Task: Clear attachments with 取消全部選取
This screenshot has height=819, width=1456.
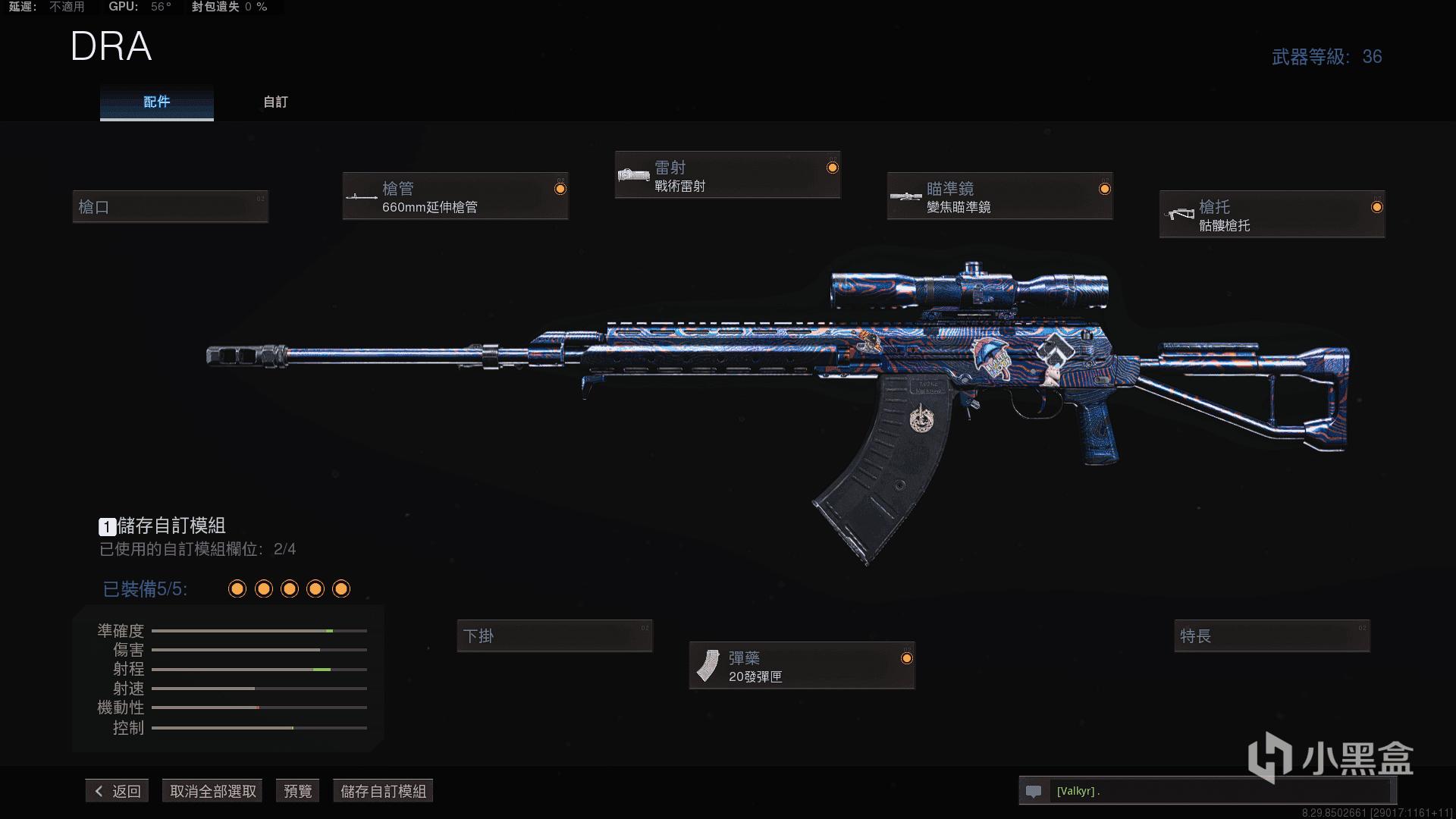Action: click(x=212, y=791)
